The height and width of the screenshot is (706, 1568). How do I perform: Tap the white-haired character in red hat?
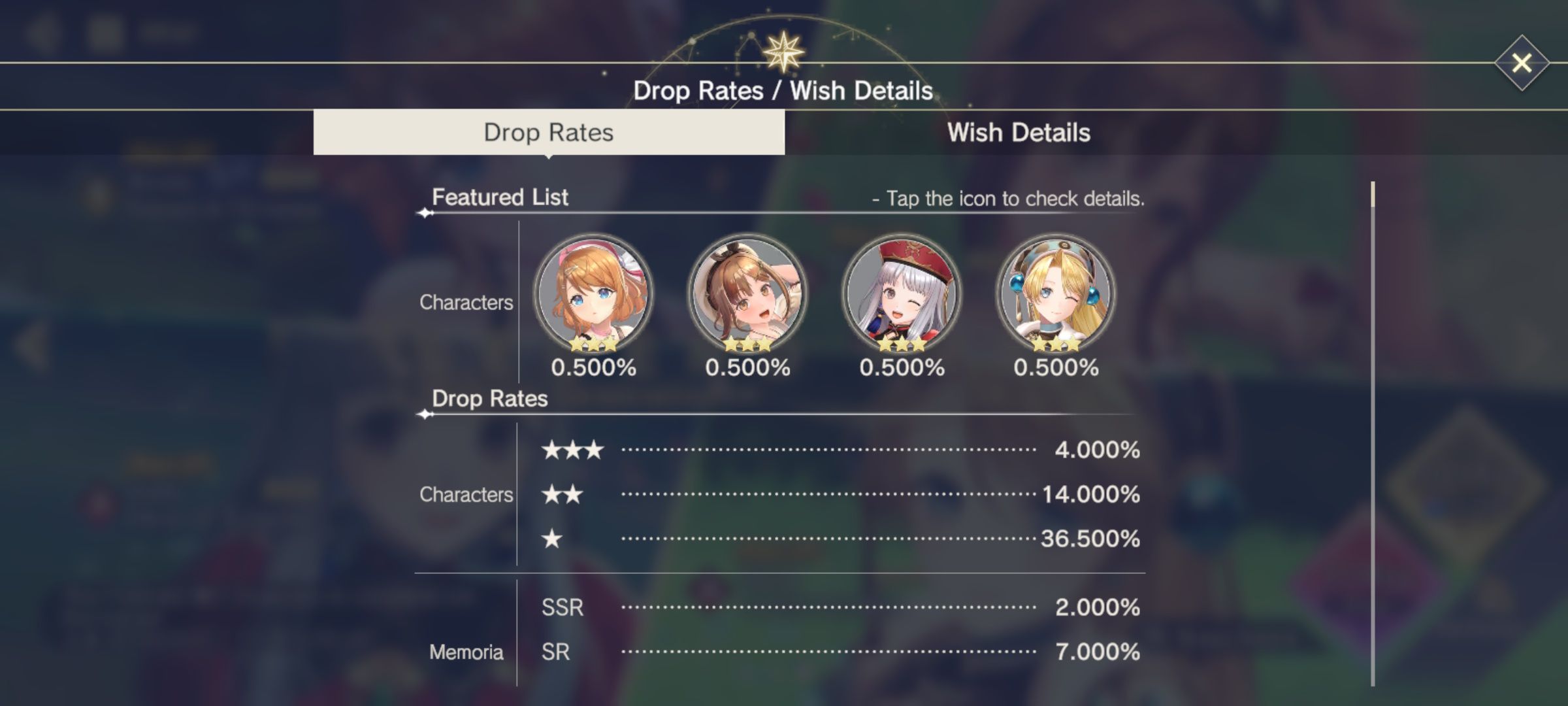click(902, 295)
